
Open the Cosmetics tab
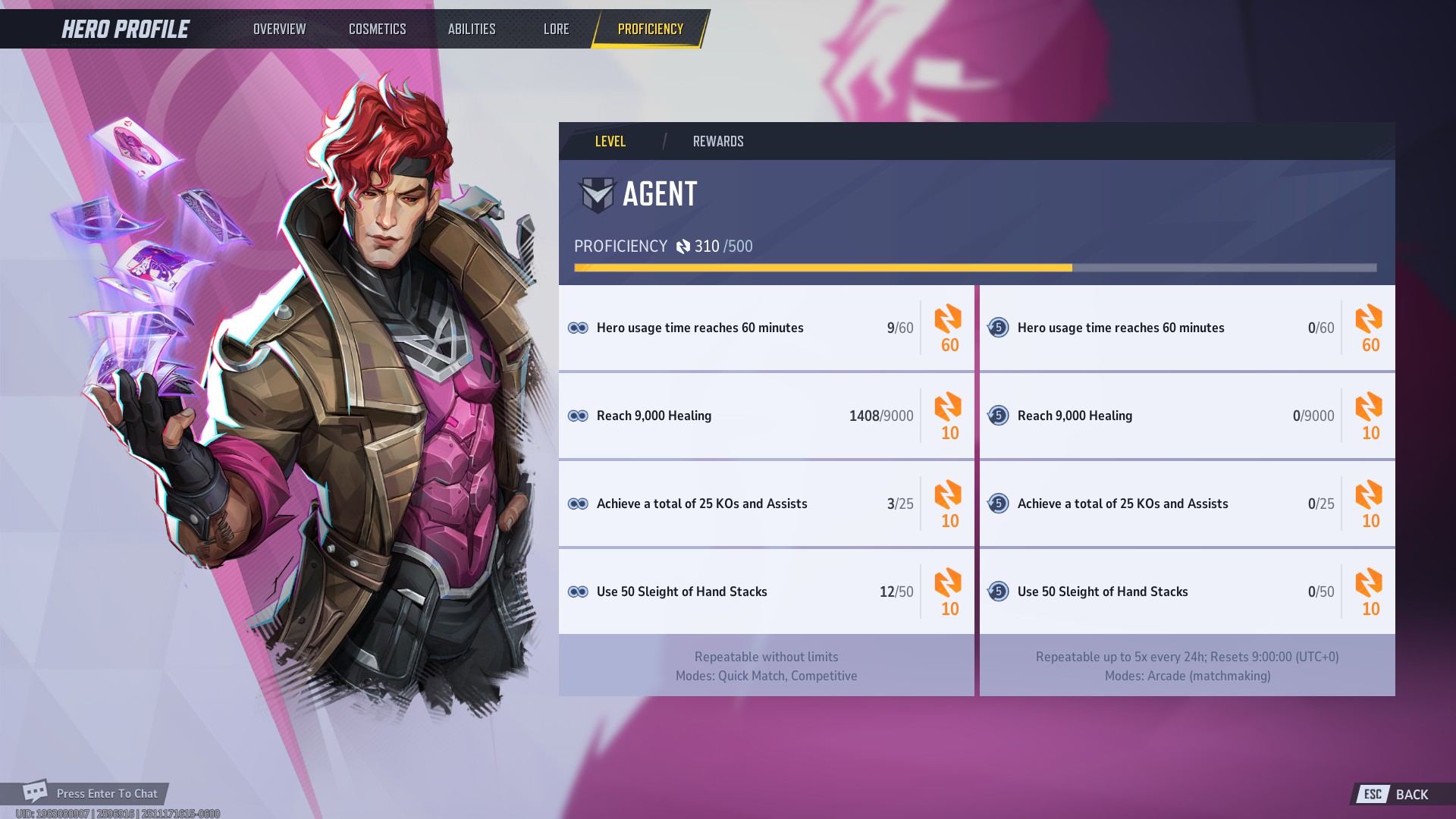click(377, 29)
